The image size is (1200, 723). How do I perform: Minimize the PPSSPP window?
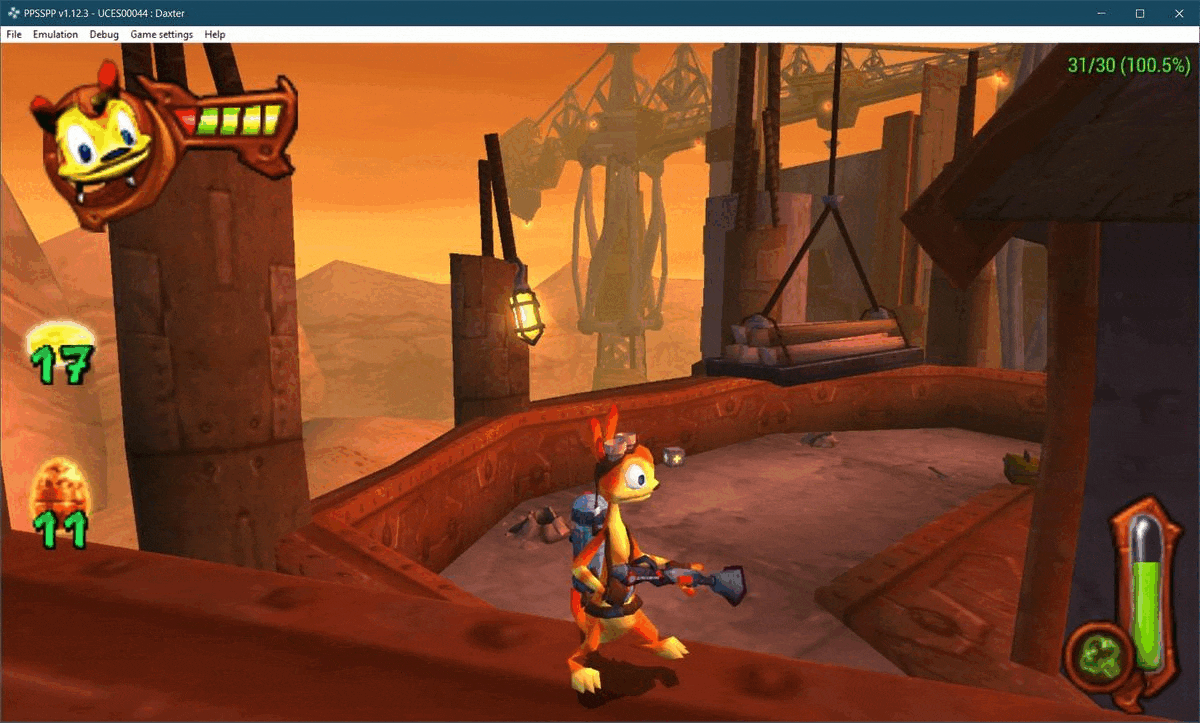[x=1101, y=13]
